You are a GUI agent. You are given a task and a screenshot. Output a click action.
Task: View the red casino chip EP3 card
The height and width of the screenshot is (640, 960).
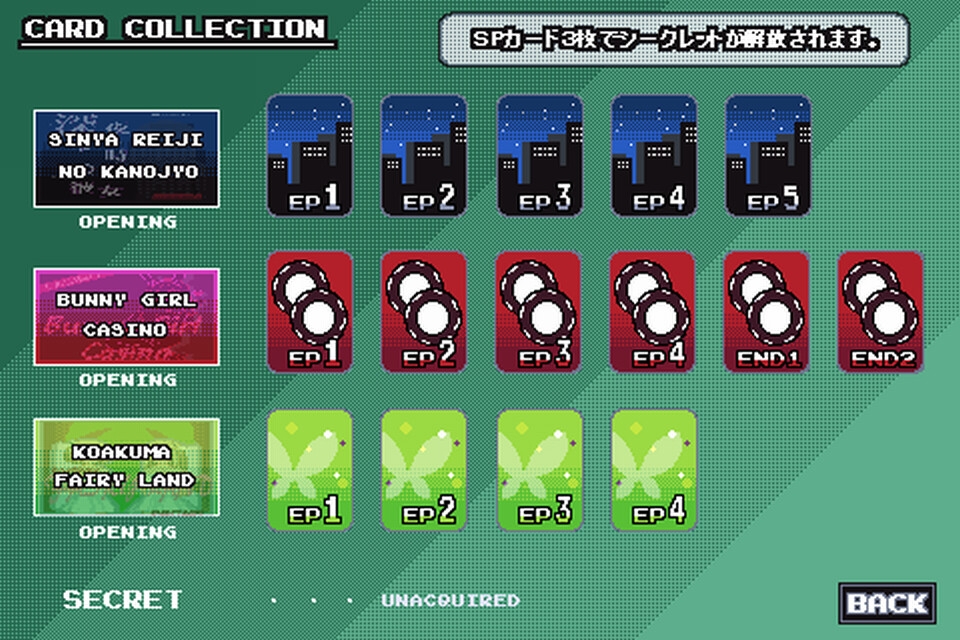pyautogui.click(x=540, y=312)
